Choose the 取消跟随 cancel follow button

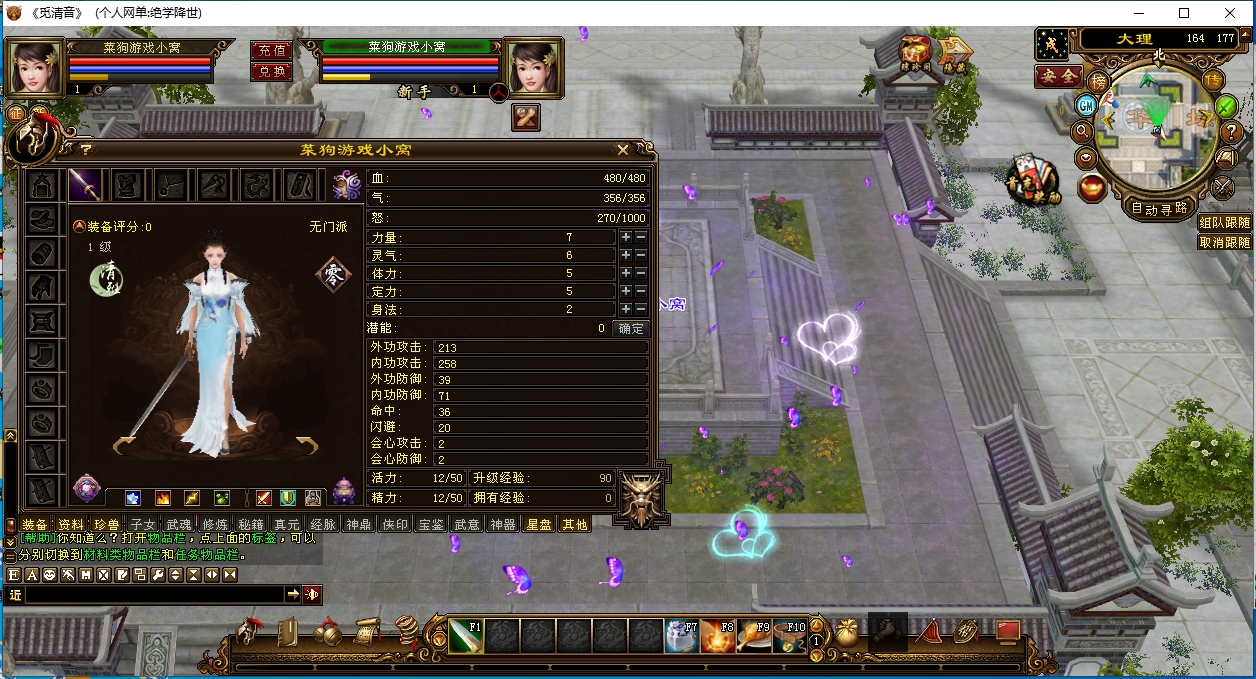tap(1225, 242)
